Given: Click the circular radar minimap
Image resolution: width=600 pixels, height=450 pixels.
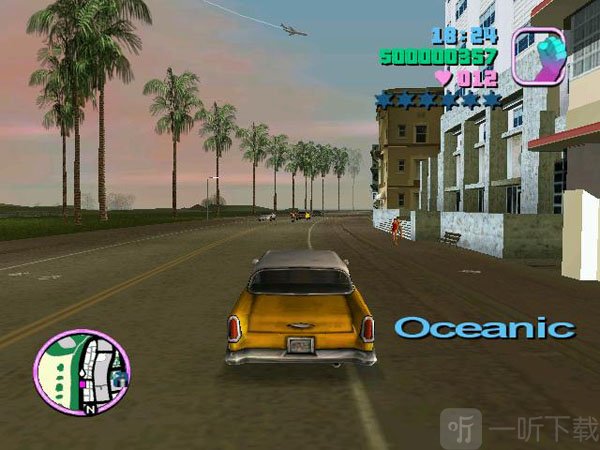Looking at the screenshot, I should pyautogui.click(x=82, y=372).
